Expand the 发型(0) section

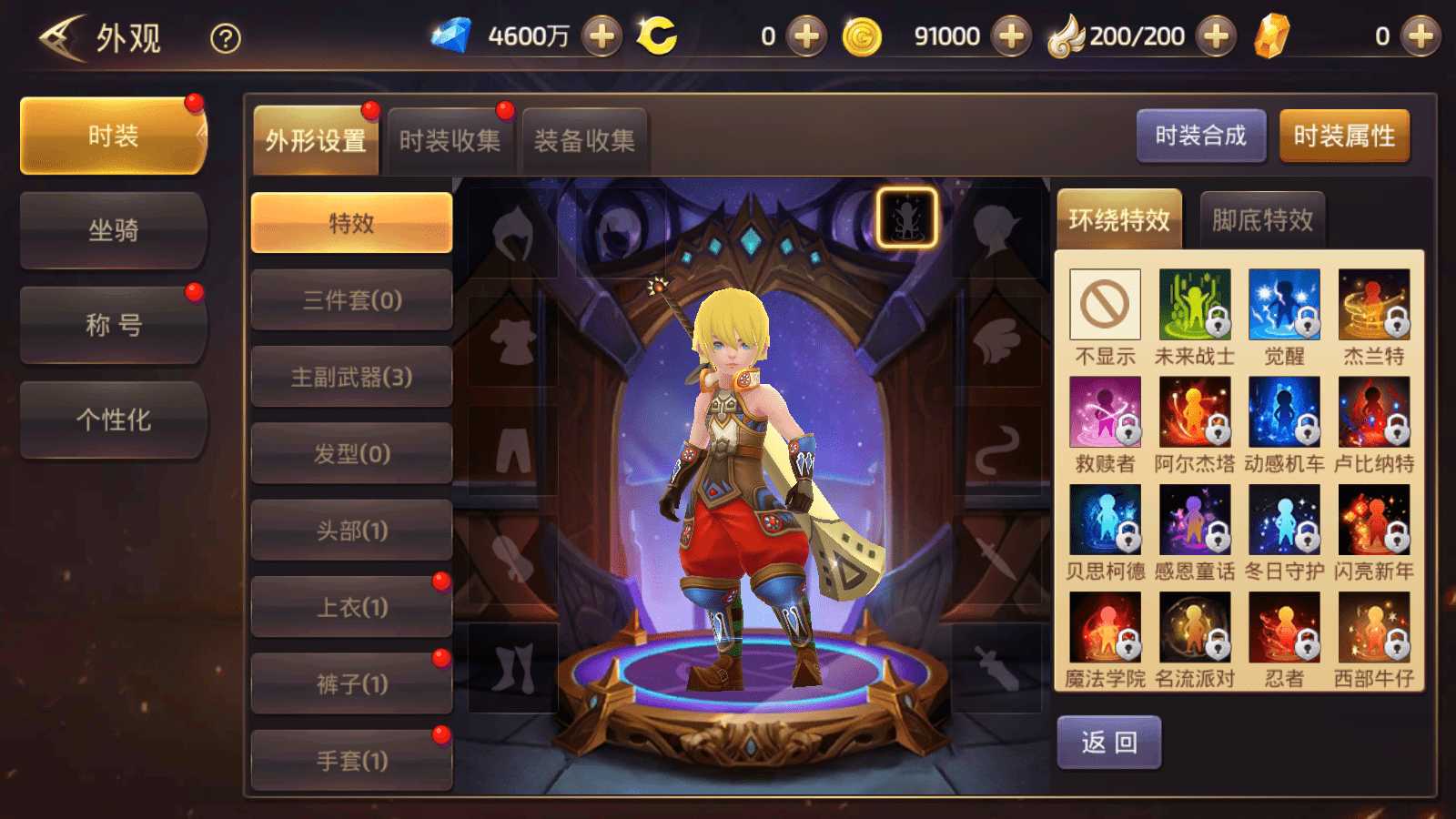coord(351,453)
